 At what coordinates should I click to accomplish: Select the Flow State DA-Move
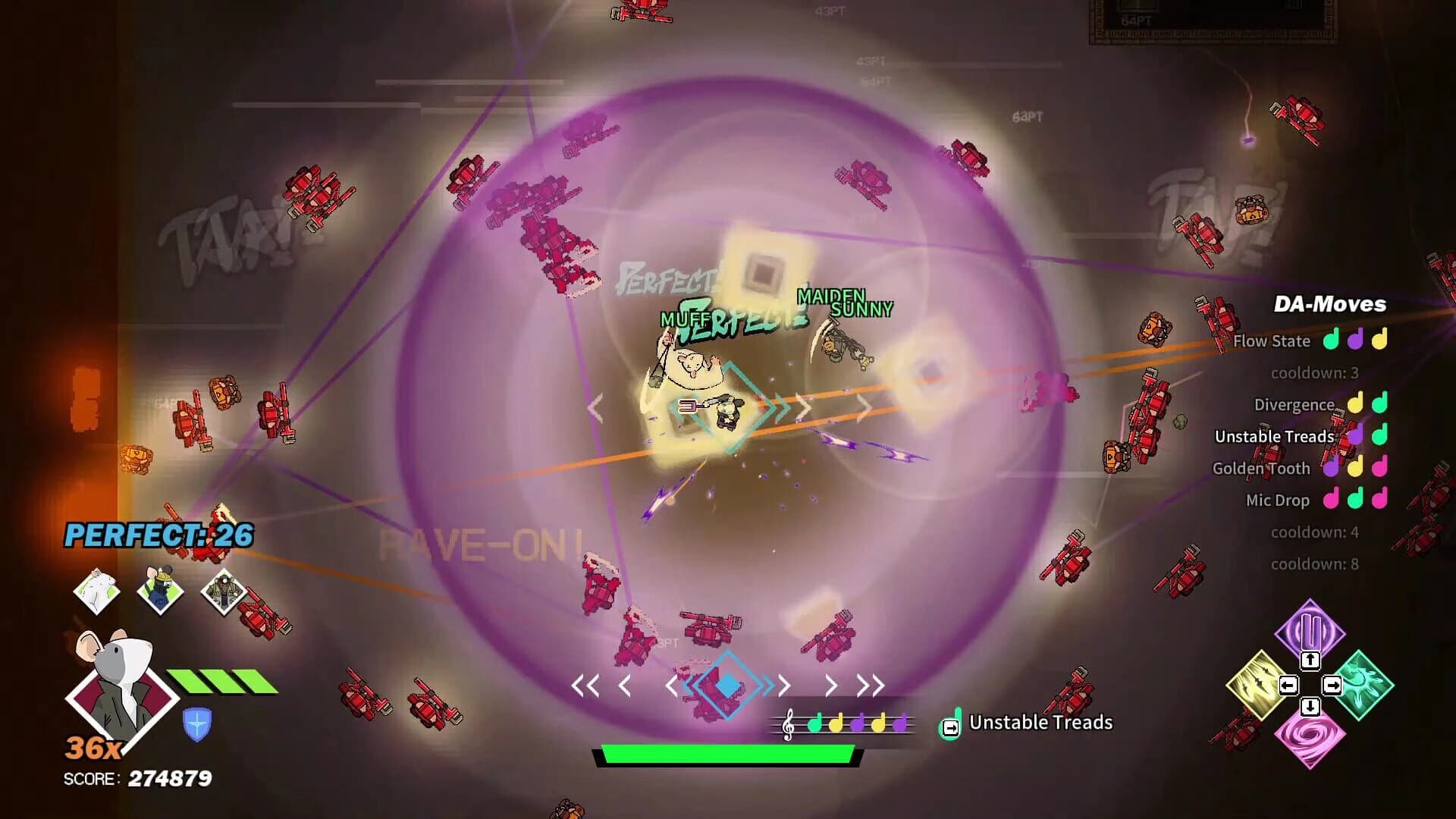pos(1274,340)
